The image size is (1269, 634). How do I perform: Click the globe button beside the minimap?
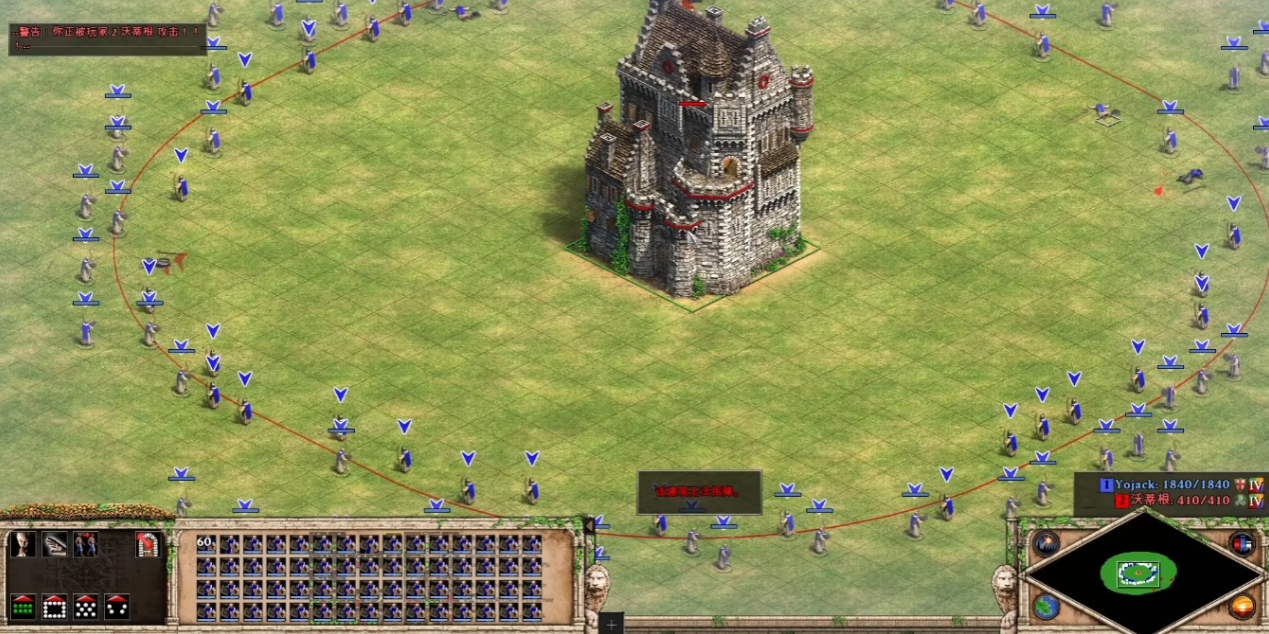(1047, 606)
